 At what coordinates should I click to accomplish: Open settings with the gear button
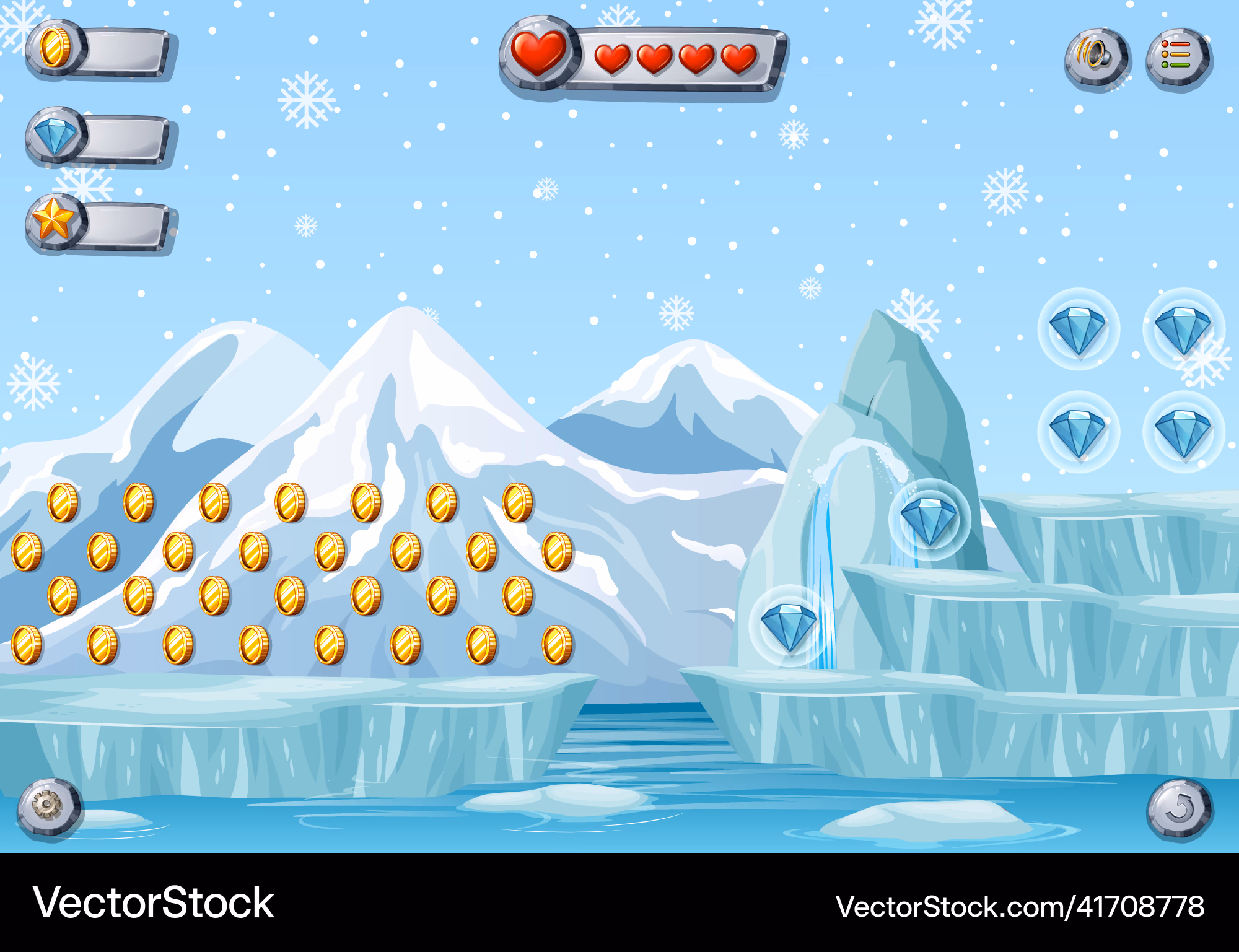pyautogui.click(x=48, y=807)
